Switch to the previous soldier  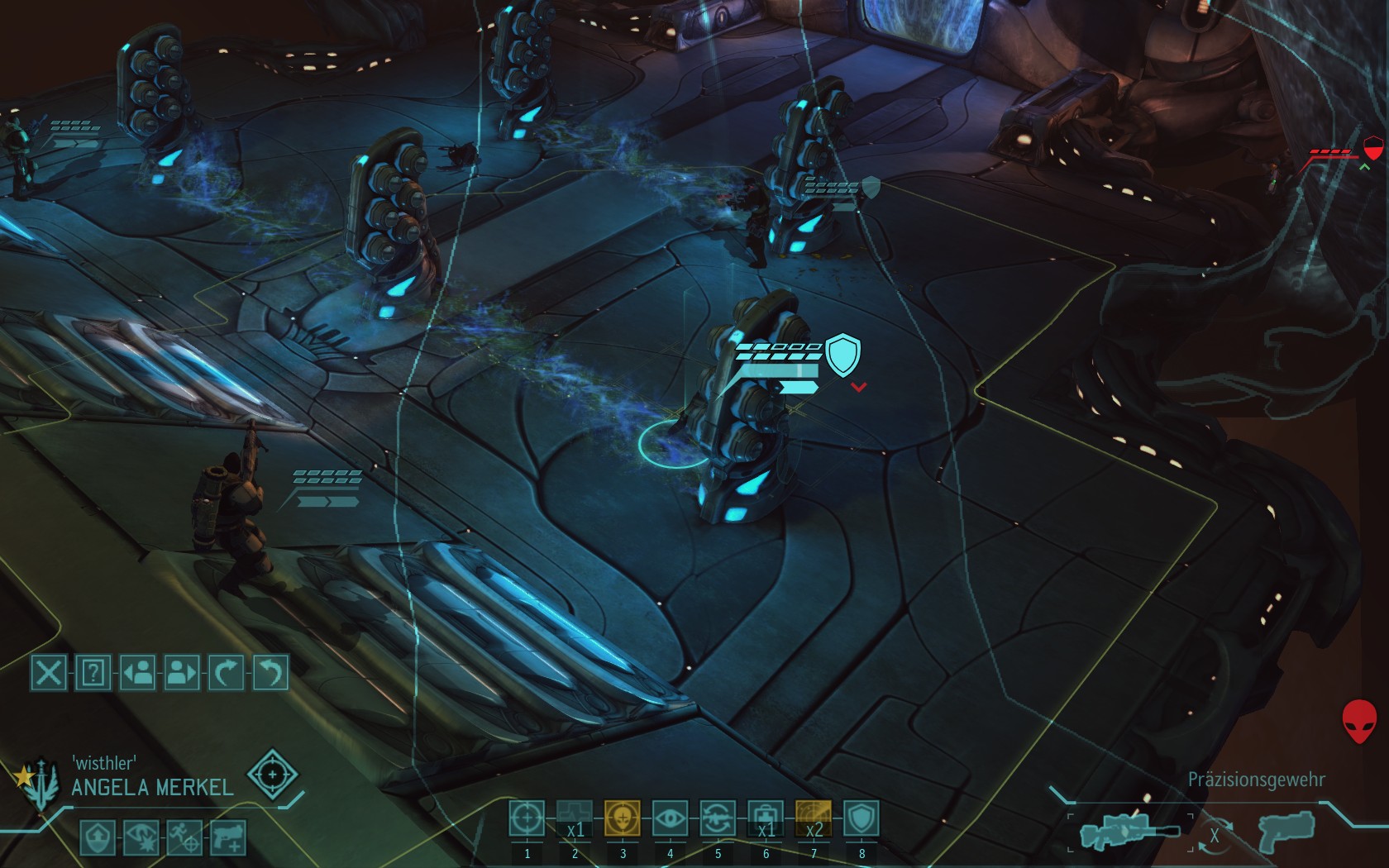(137, 673)
